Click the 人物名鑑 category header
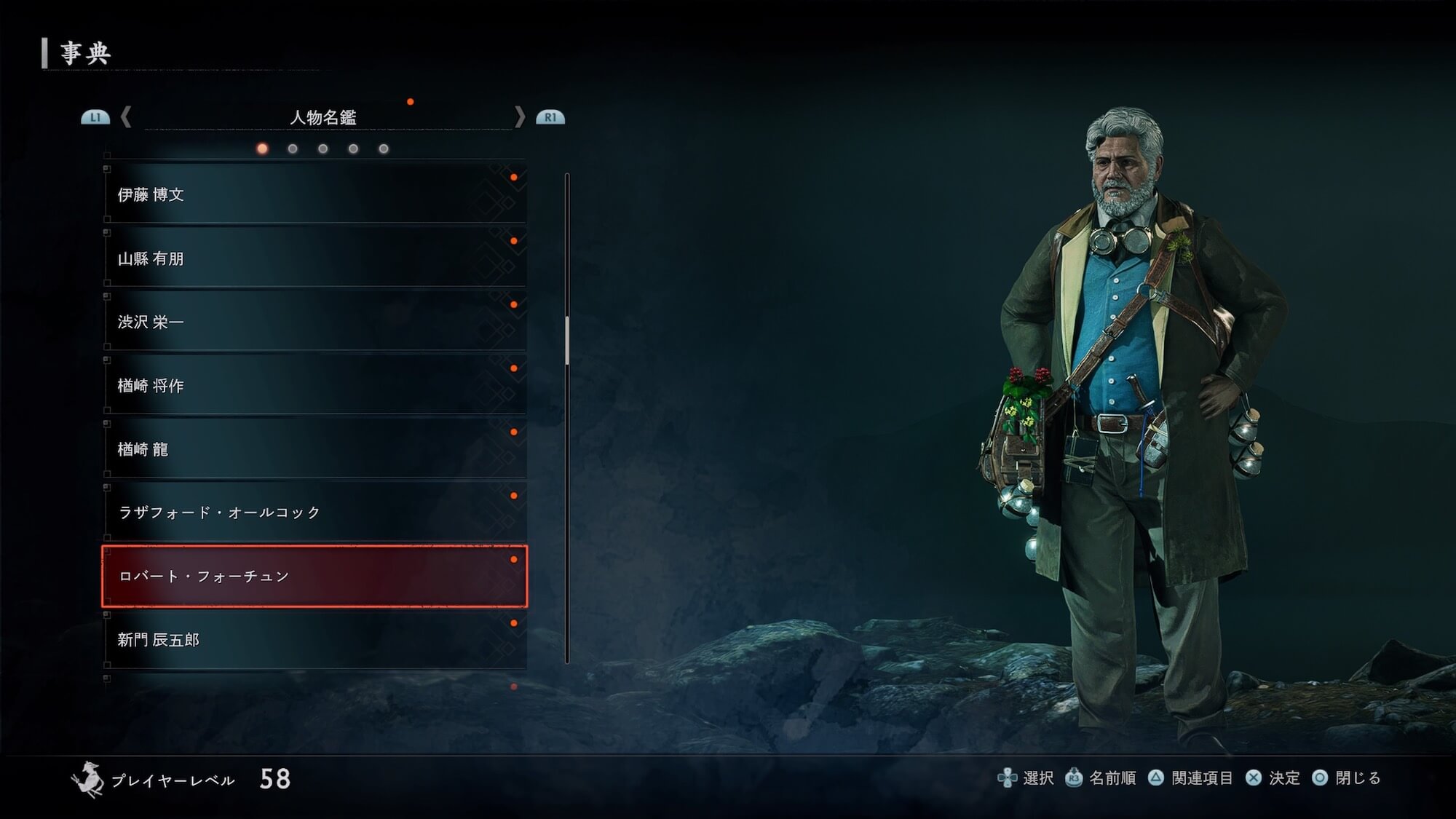 pyautogui.click(x=323, y=117)
